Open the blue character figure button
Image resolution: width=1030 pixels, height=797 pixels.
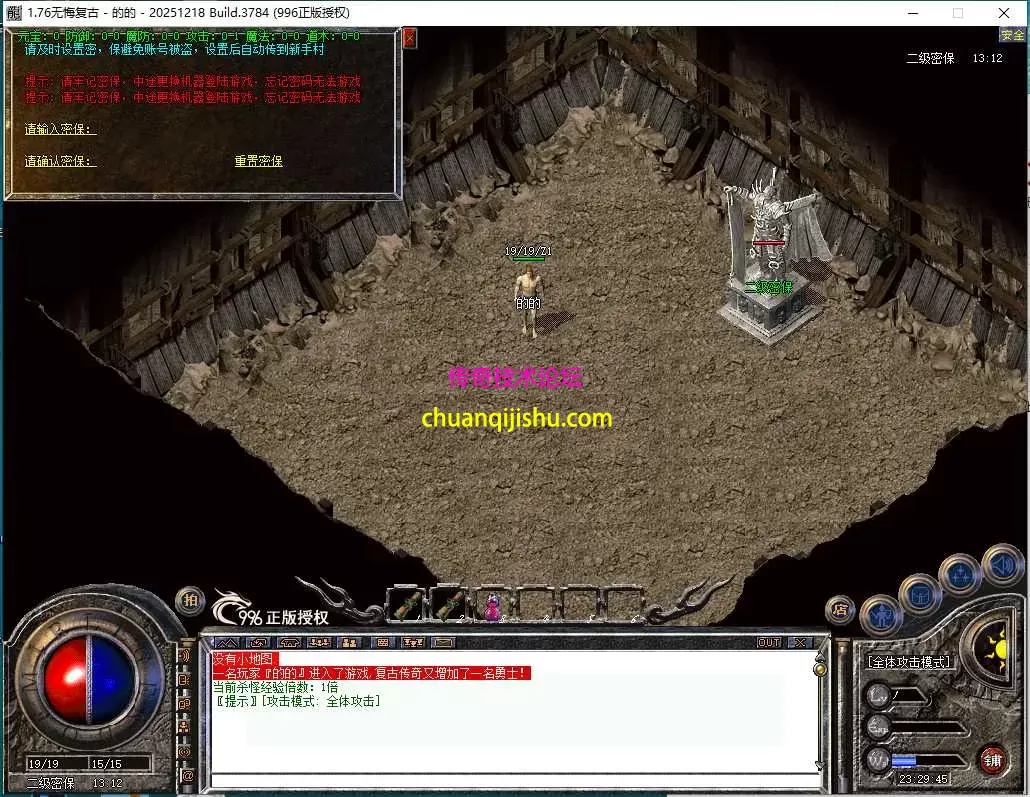pos(880,615)
